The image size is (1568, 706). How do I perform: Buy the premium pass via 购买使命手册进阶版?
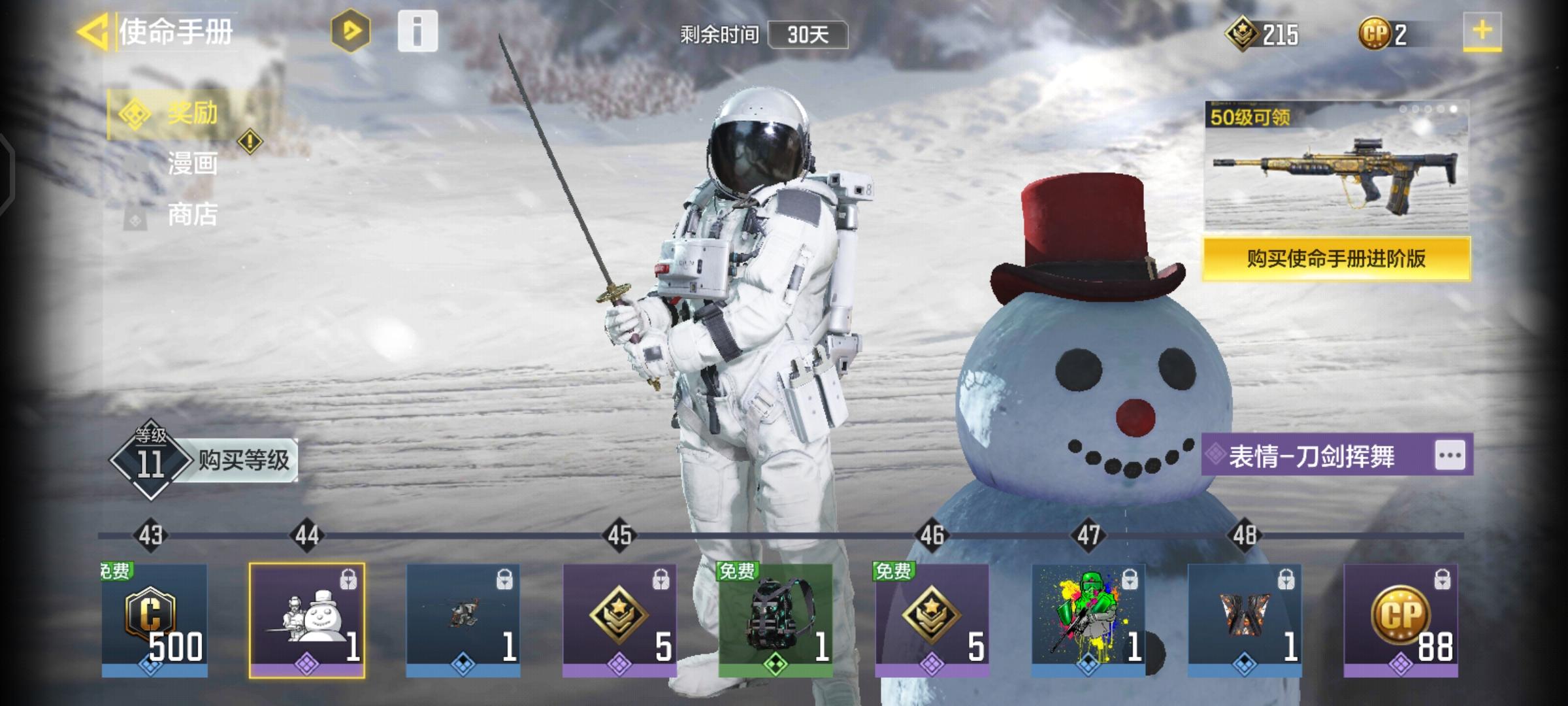tap(1336, 259)
